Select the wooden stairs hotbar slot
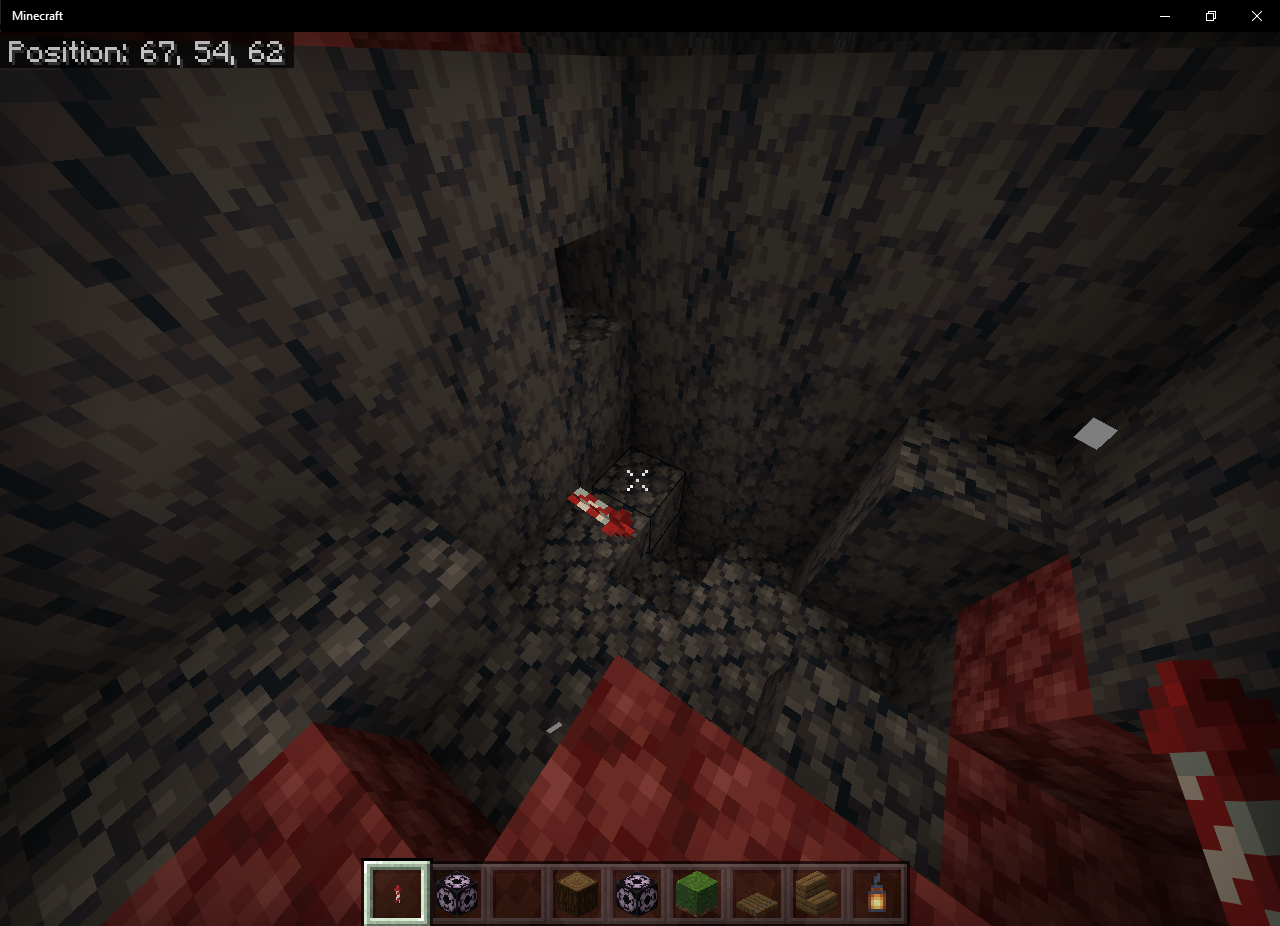Image resolution: width=1280 pixels, height=926 pixels. coord(817,892)
